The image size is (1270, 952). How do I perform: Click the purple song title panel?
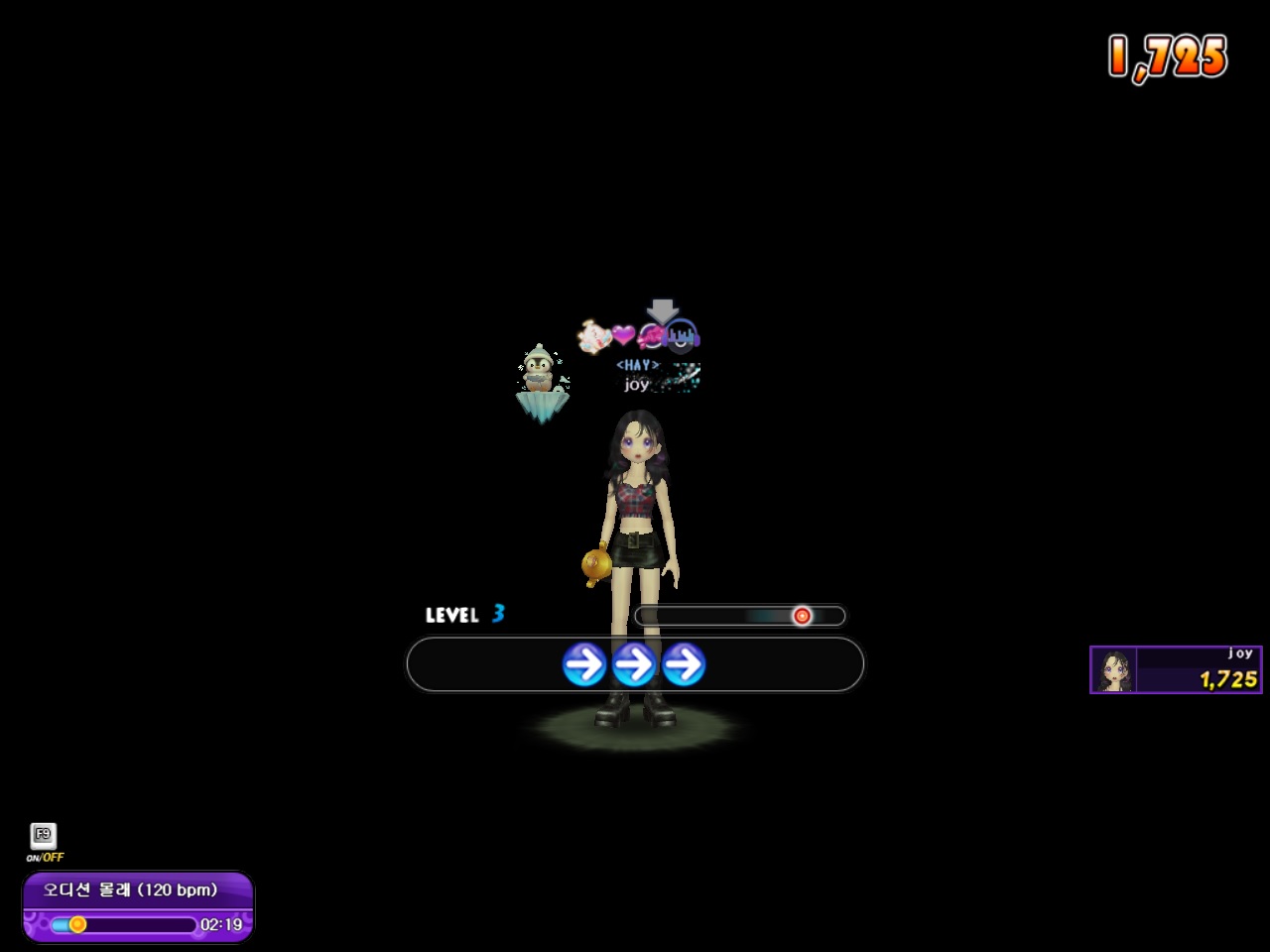pos(138,890)
